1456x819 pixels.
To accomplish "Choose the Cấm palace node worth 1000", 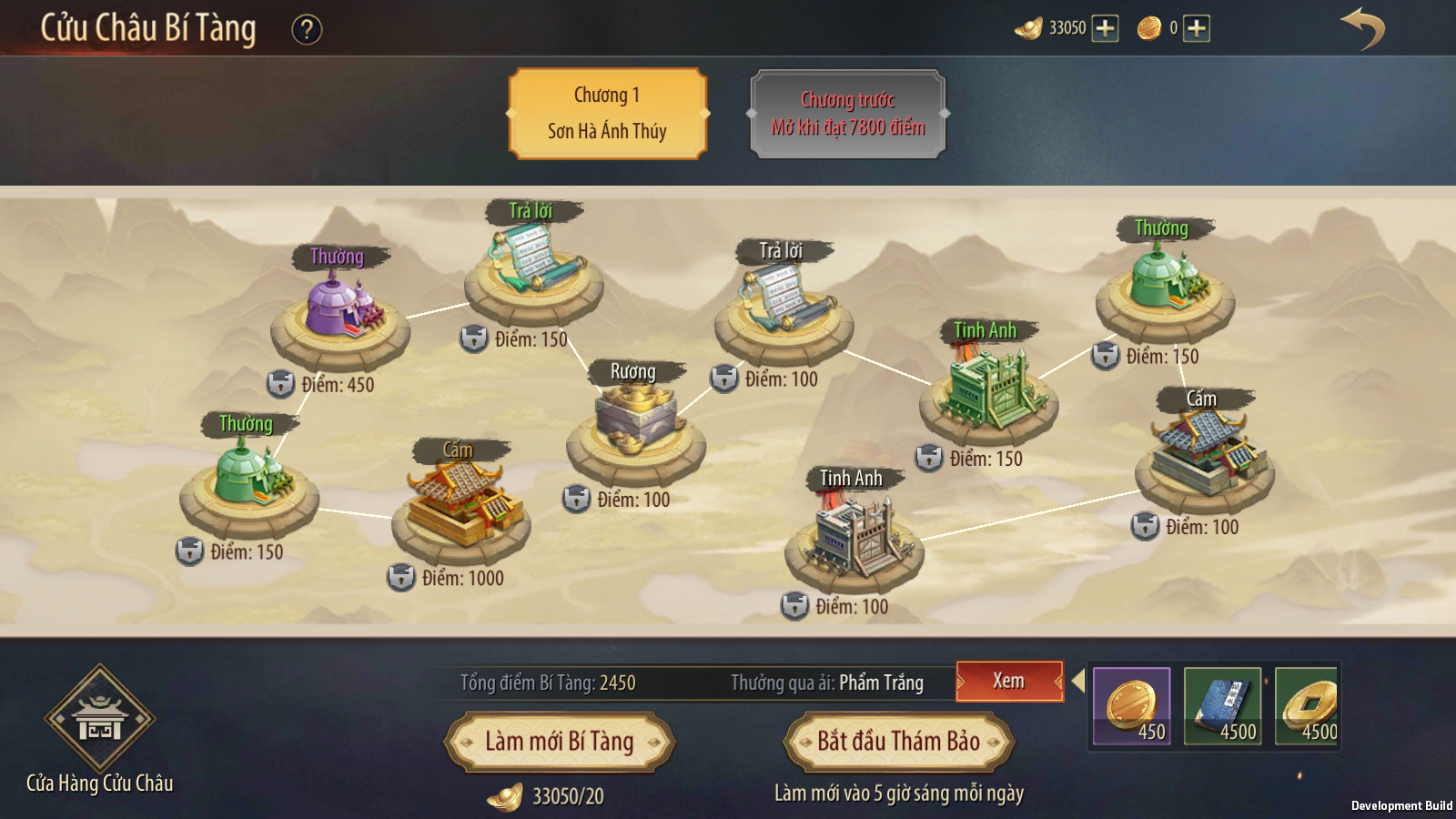I will pyautogui.click(x=461, y=505).
